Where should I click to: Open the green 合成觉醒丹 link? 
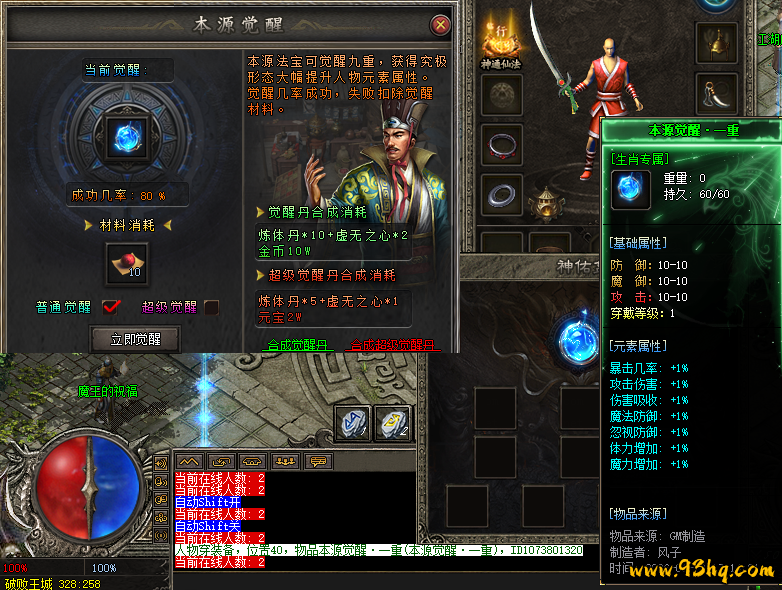coord(297,345)
